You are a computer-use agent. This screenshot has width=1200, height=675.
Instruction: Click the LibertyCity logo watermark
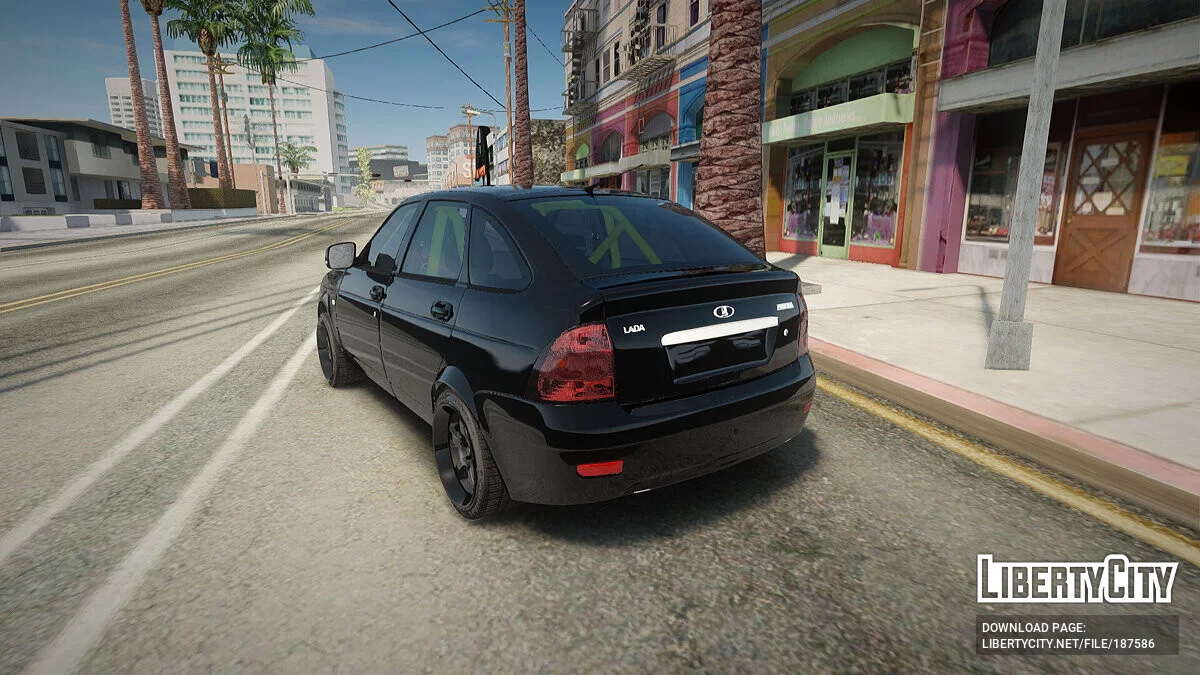coord(1076,579)
